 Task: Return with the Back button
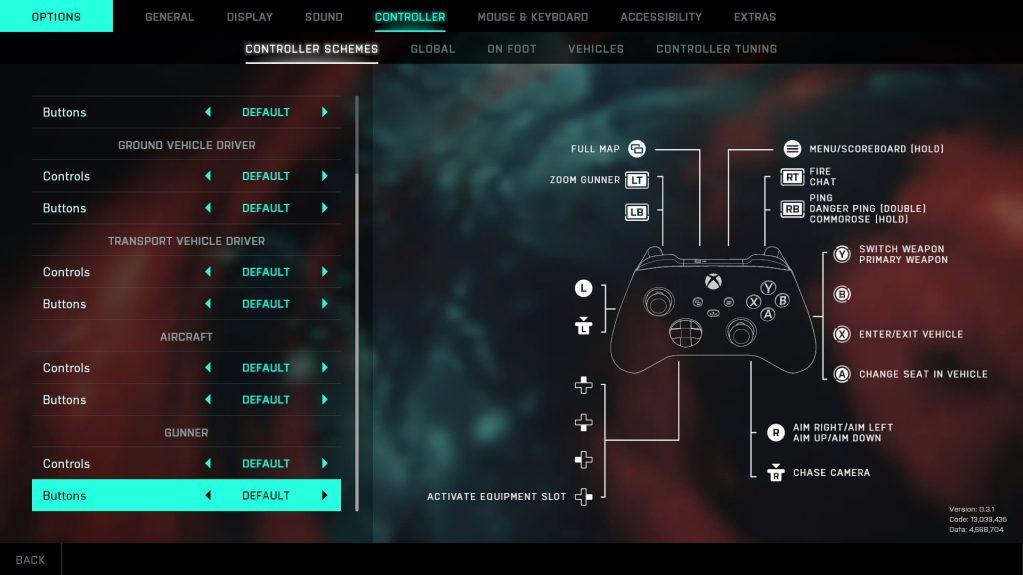[x=30, y=560]
